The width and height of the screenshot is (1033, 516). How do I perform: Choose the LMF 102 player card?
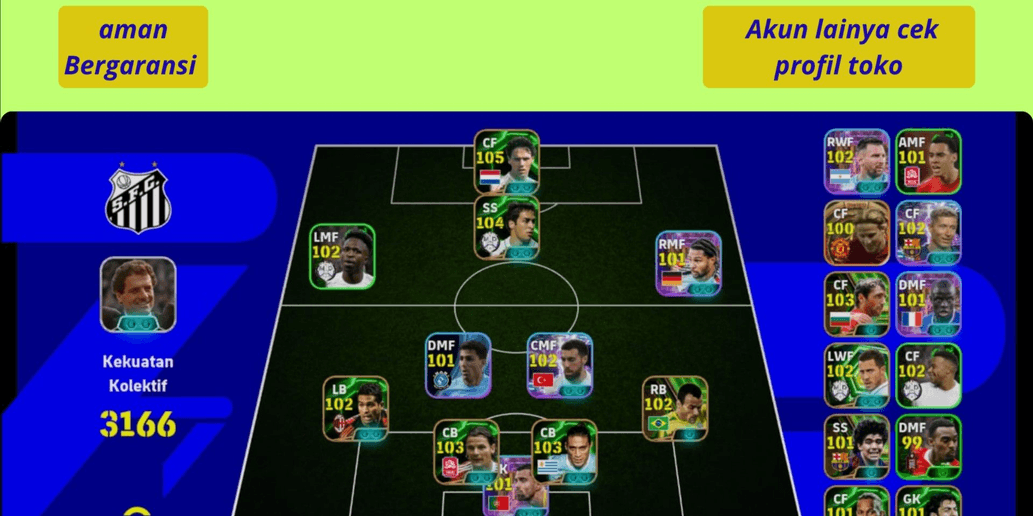pyautogui.click(x=342, y=257)
